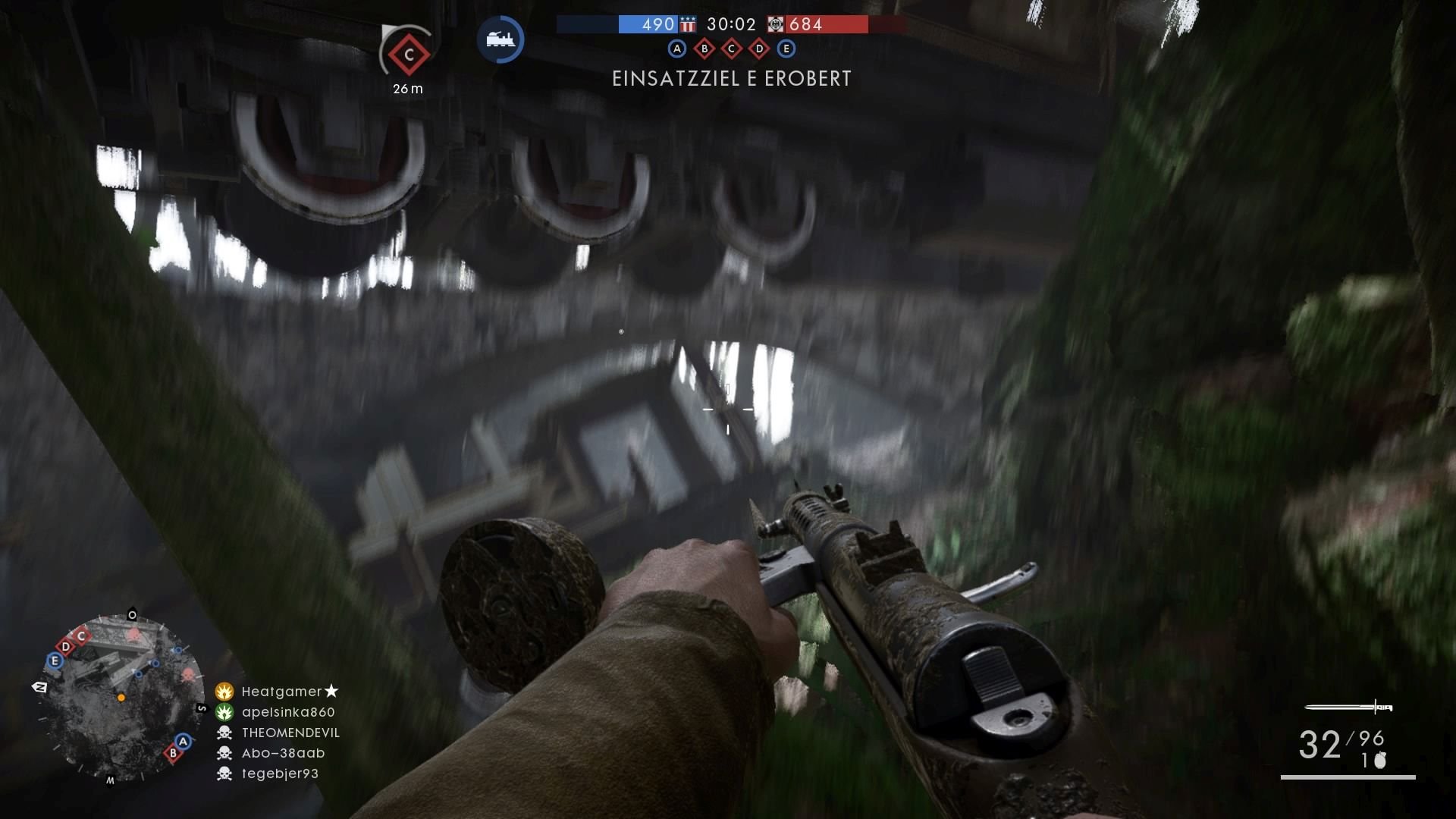1456x819 pixels.
Task: Select the American flag faction icon
Action: tap(689, 24)
